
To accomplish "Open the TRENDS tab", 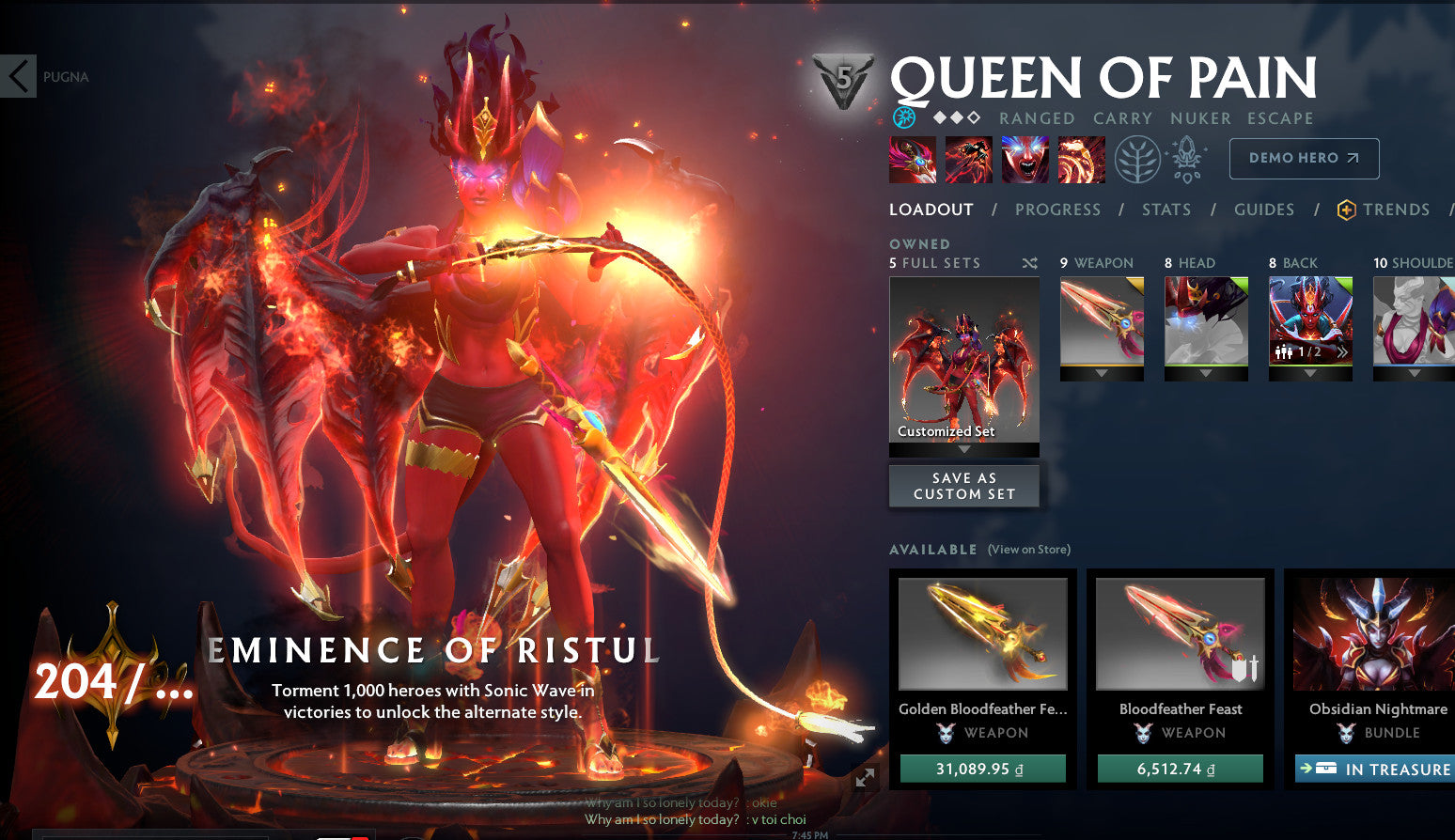I will 1396,210.
